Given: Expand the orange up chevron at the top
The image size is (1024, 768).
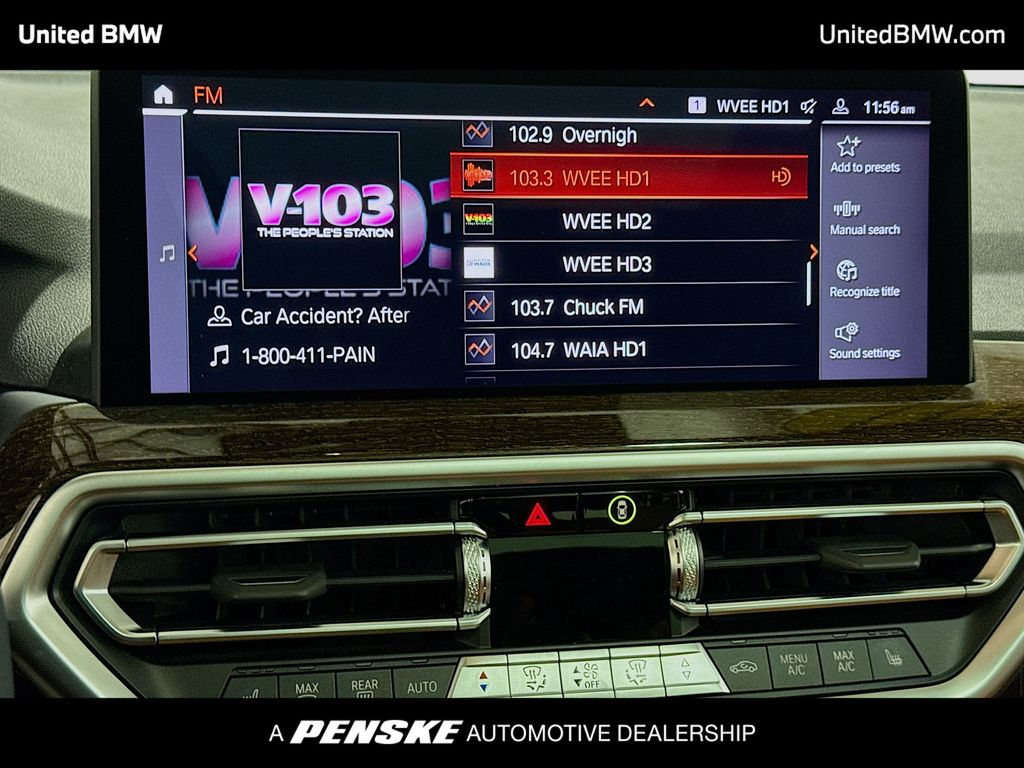Looking at the screenshot, I should coord(646,103).
